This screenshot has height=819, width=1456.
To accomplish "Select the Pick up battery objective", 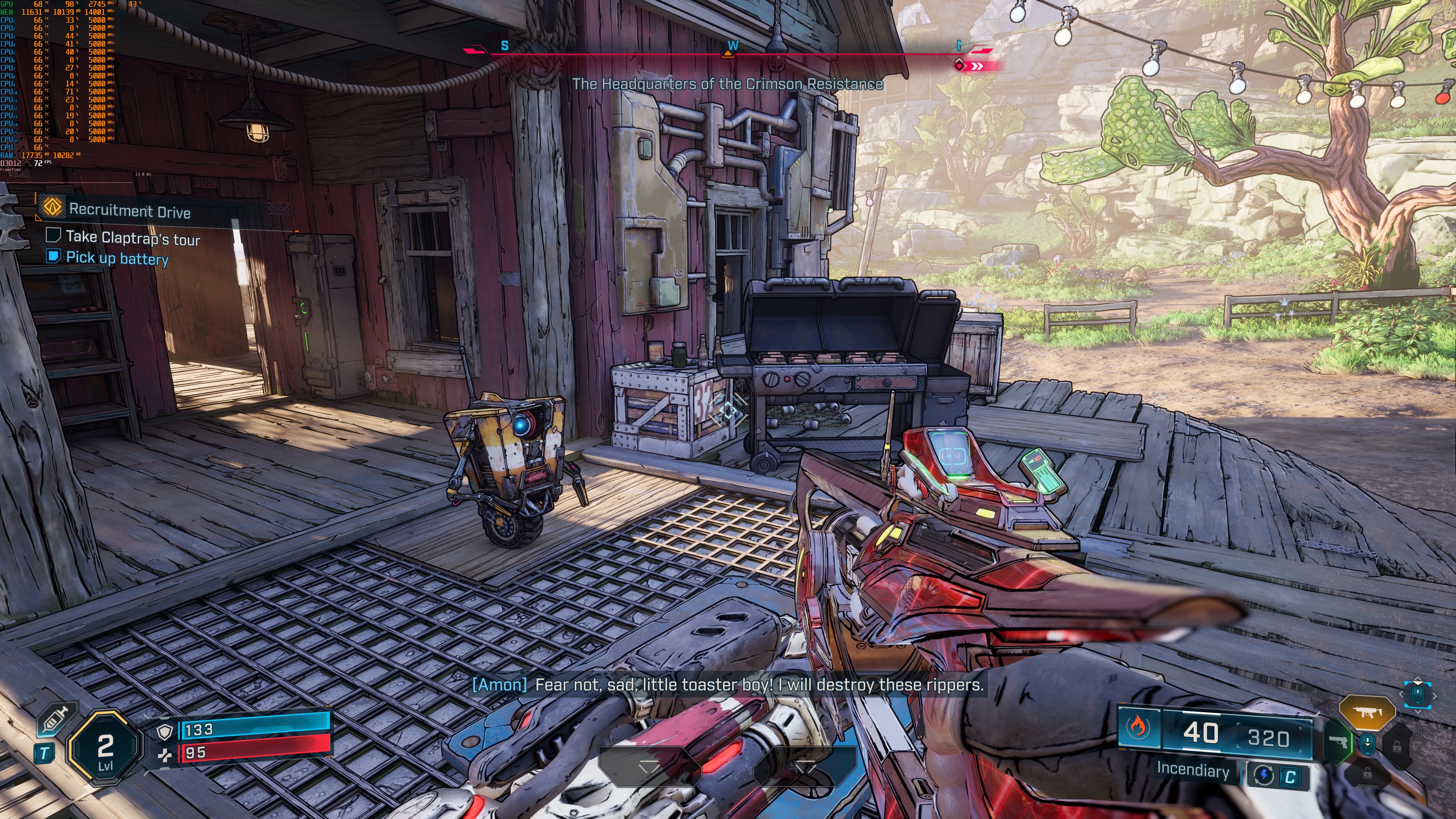I will pos(117,258).
